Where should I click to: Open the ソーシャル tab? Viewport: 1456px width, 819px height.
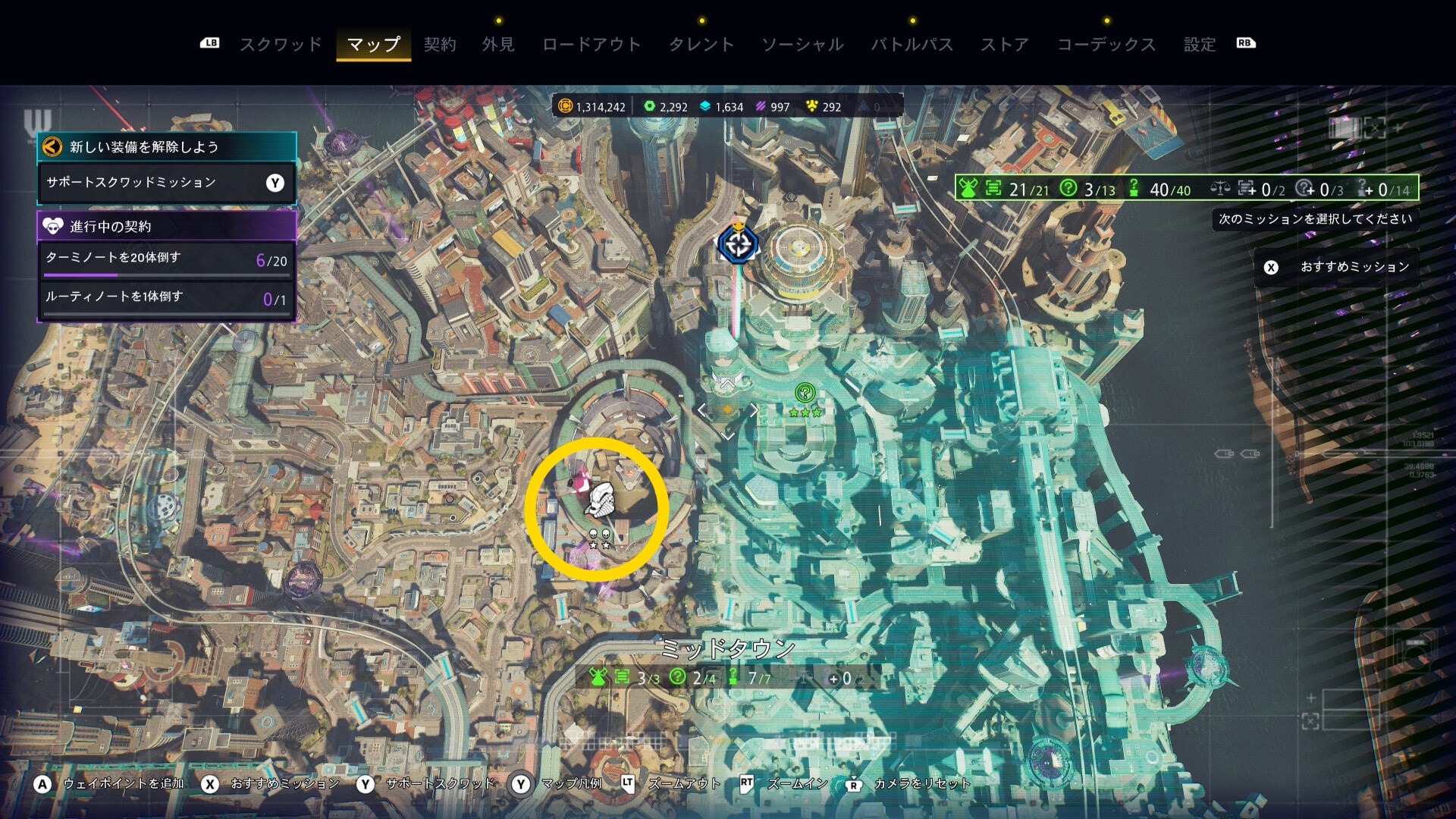[x=802, y=45]
